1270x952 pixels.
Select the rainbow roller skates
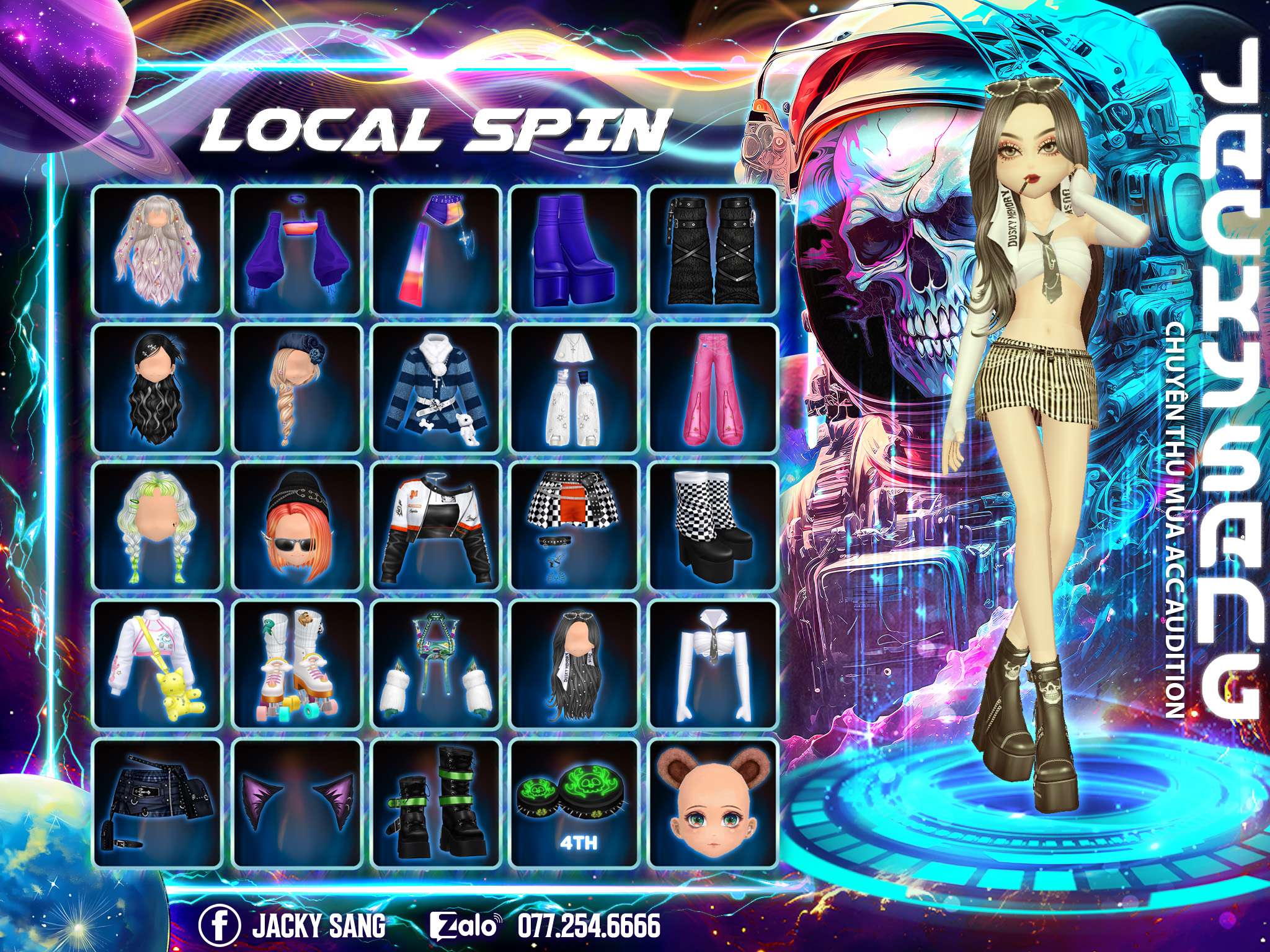[x=296, y=664]
